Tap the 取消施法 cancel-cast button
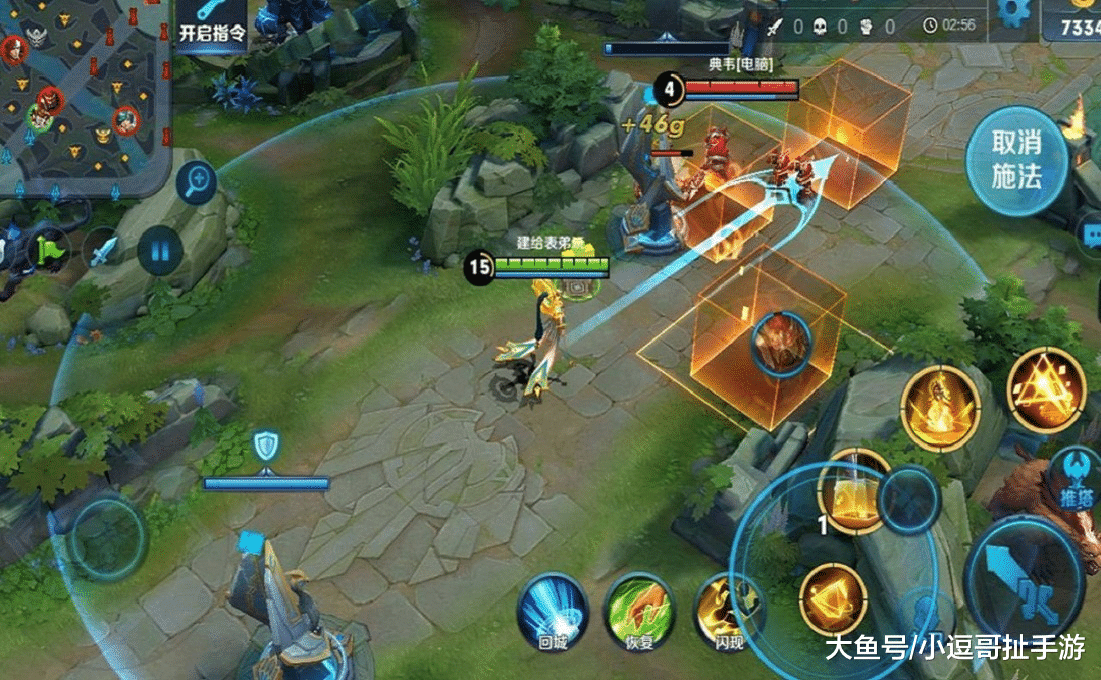 tap(1016, 161)
